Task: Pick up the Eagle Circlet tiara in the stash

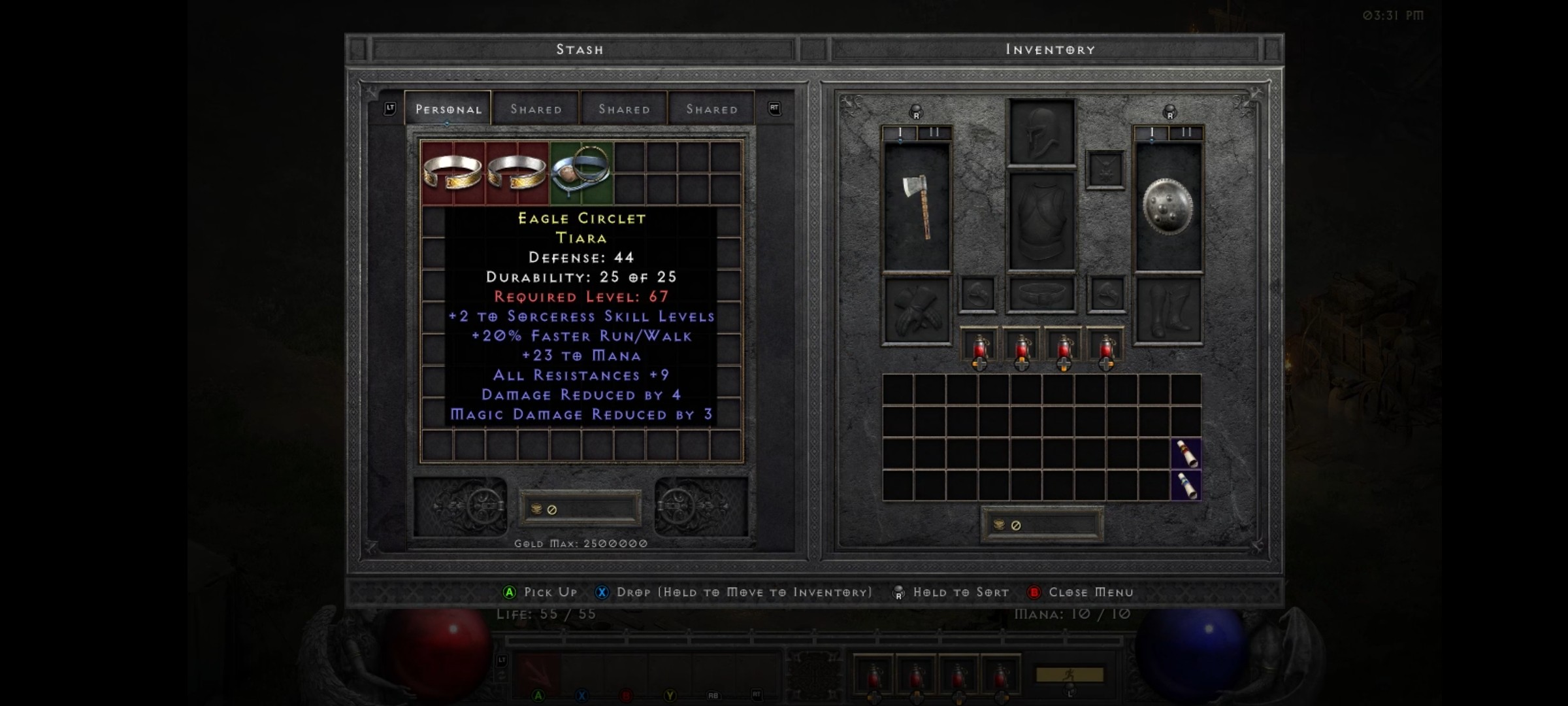Action: click(x=581, y=171)
